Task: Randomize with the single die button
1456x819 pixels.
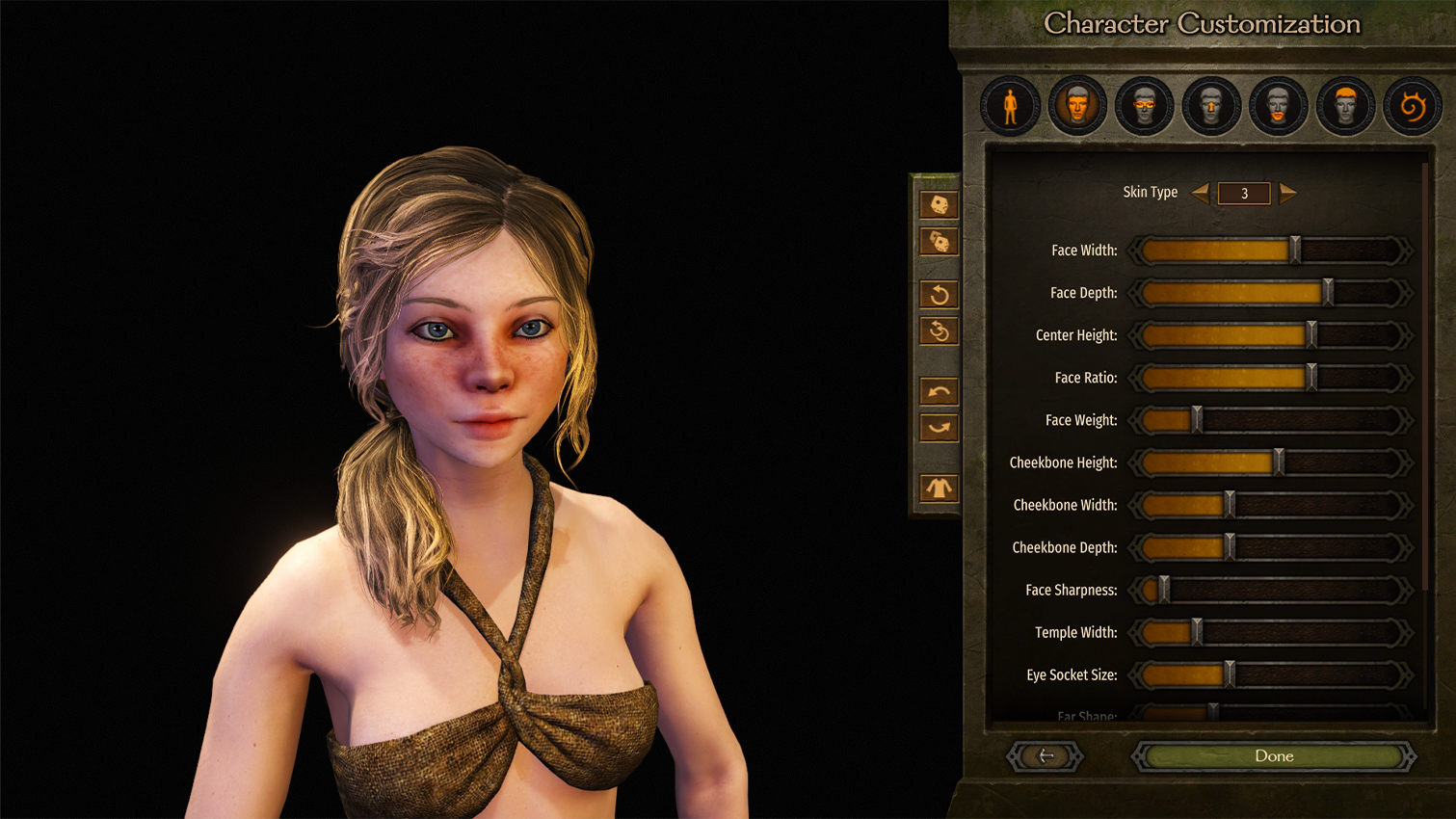Action: tap(939, 204)
